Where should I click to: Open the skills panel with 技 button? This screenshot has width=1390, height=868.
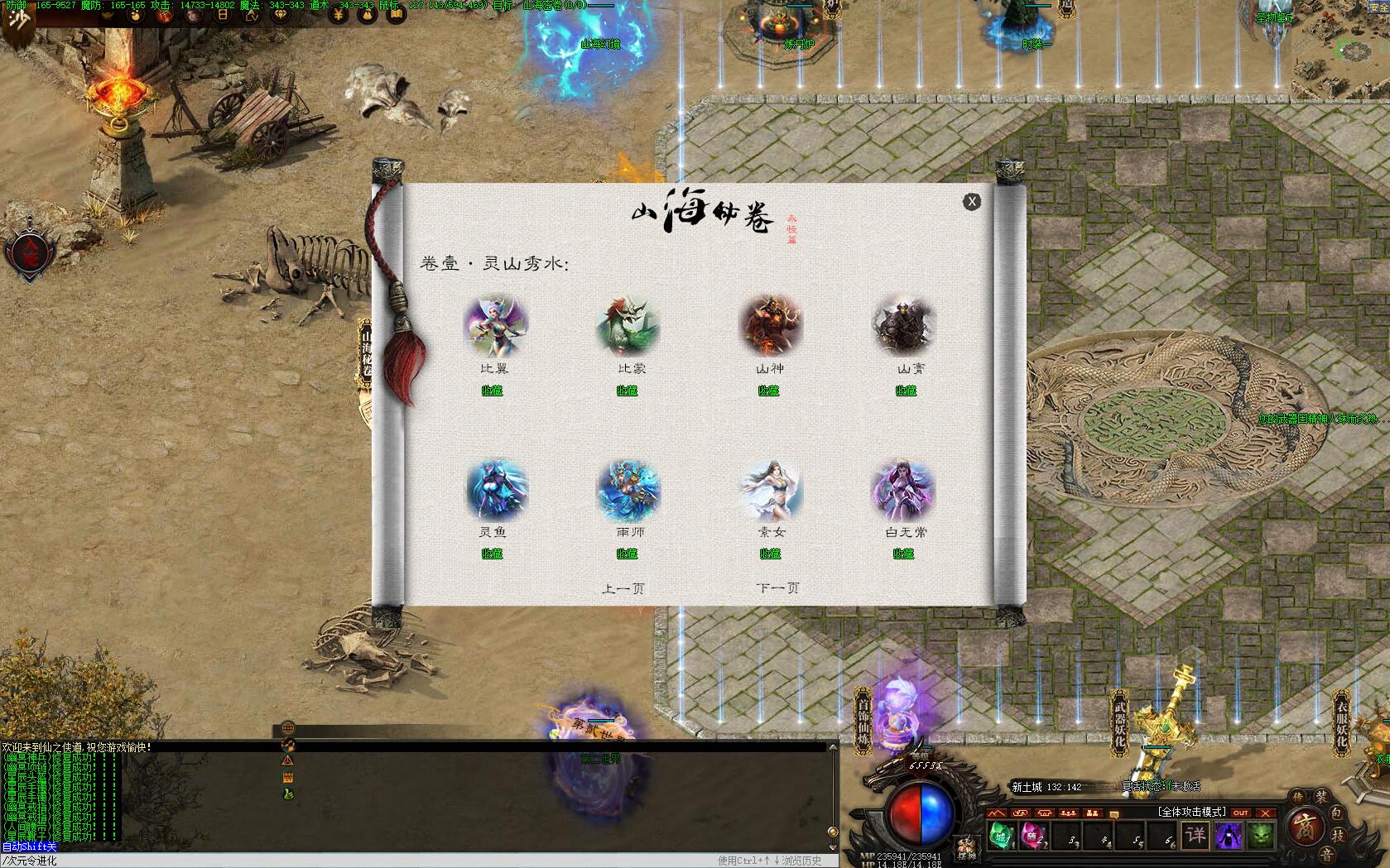(1338, 835)
